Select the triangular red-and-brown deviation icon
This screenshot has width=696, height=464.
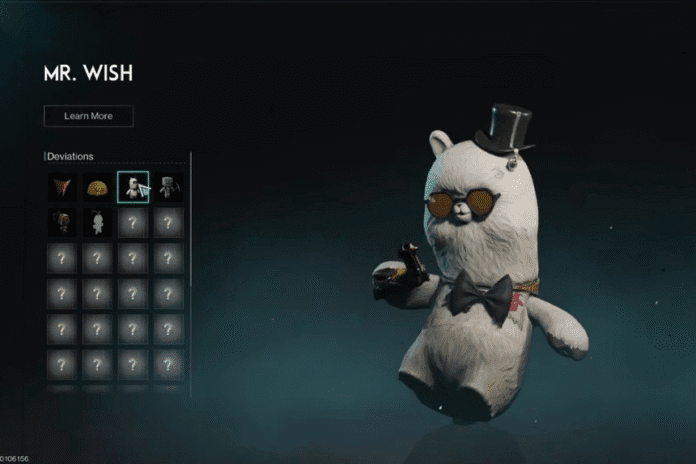(62, 187)
